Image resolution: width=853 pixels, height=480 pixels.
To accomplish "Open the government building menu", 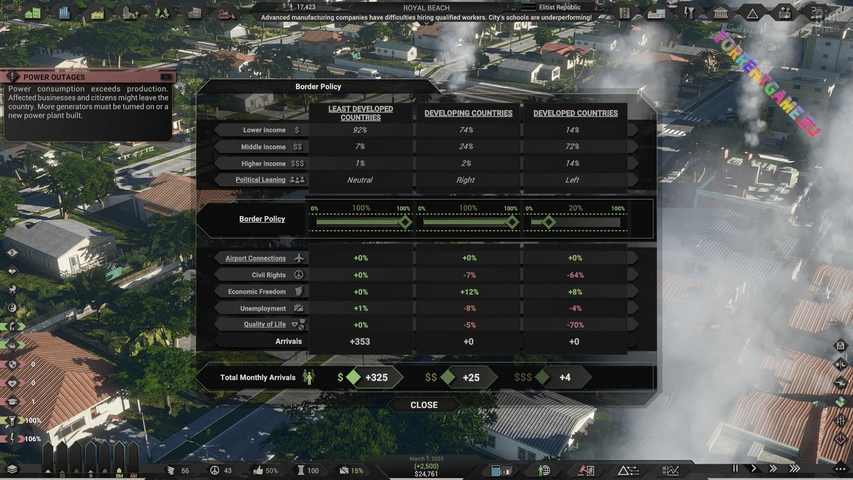I will pos(720,13).
